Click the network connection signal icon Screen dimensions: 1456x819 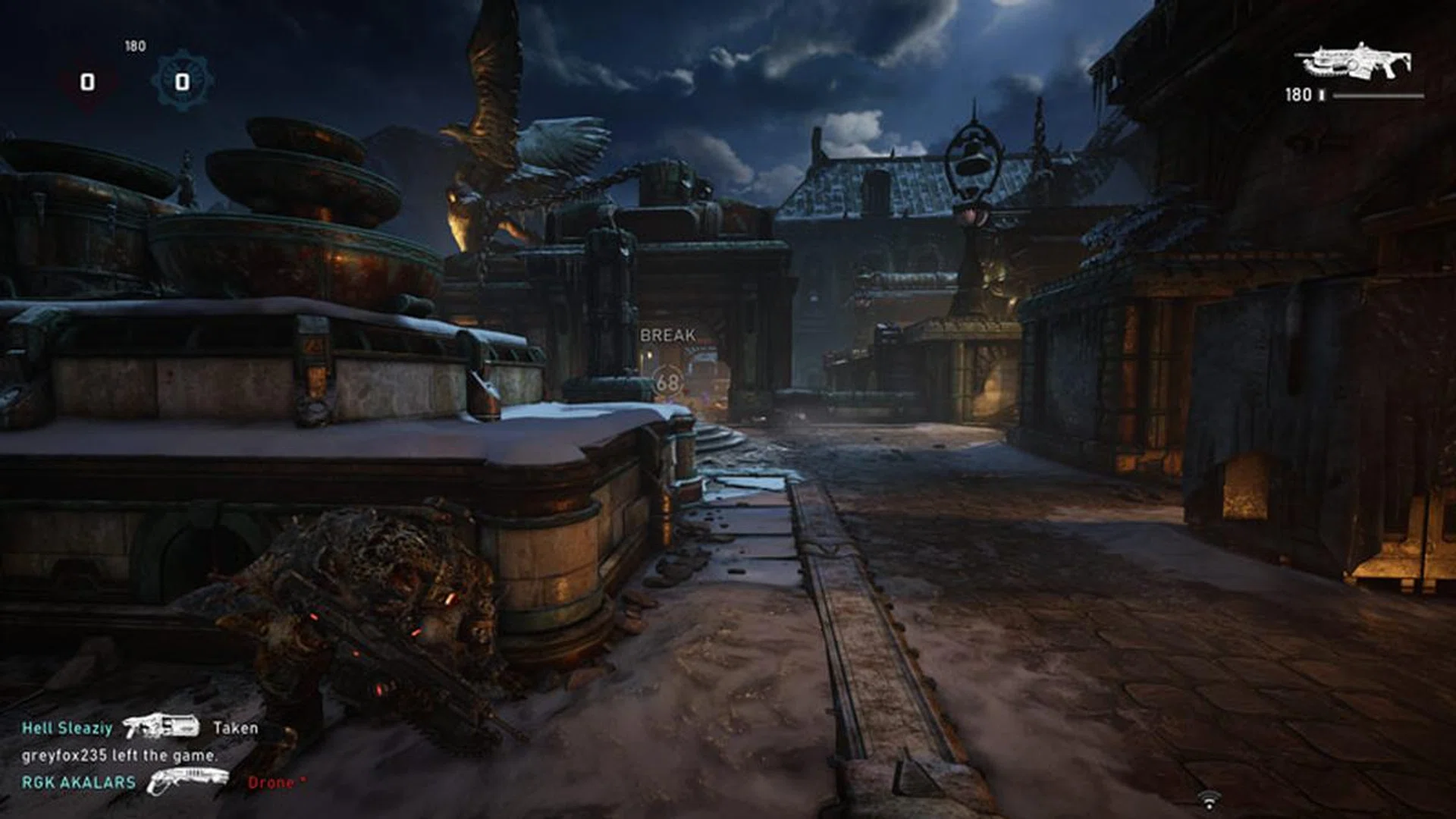tap(1209, 799)
